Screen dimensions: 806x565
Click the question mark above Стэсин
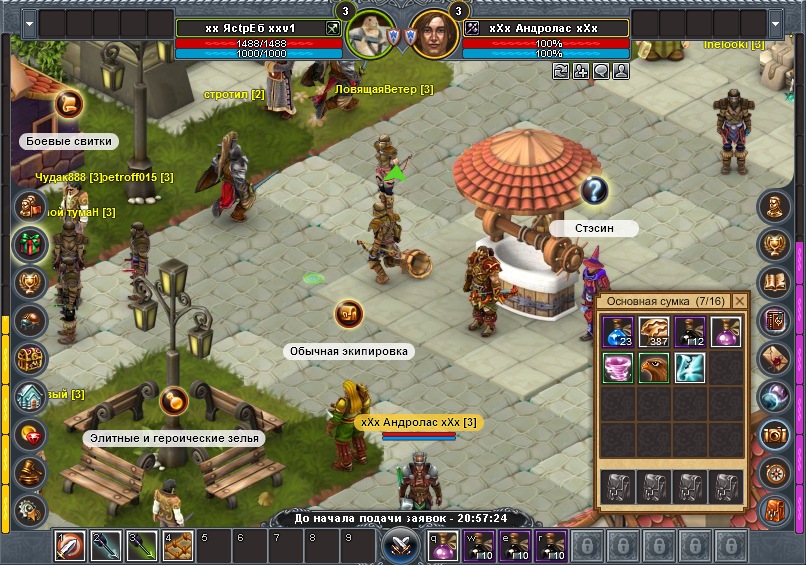click(x=594, y=189)
